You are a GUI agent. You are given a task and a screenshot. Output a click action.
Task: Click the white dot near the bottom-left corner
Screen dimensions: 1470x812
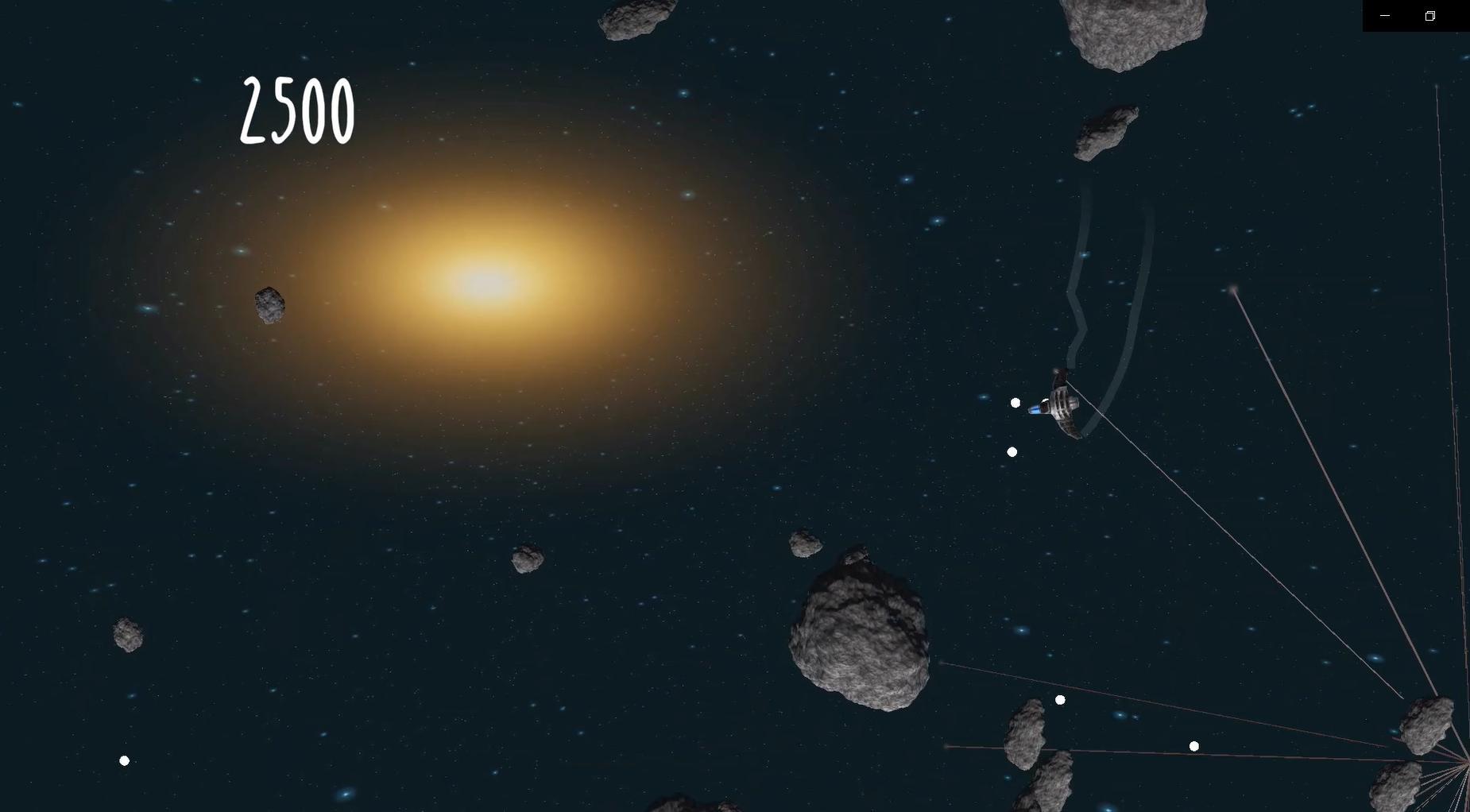[124, 760]
